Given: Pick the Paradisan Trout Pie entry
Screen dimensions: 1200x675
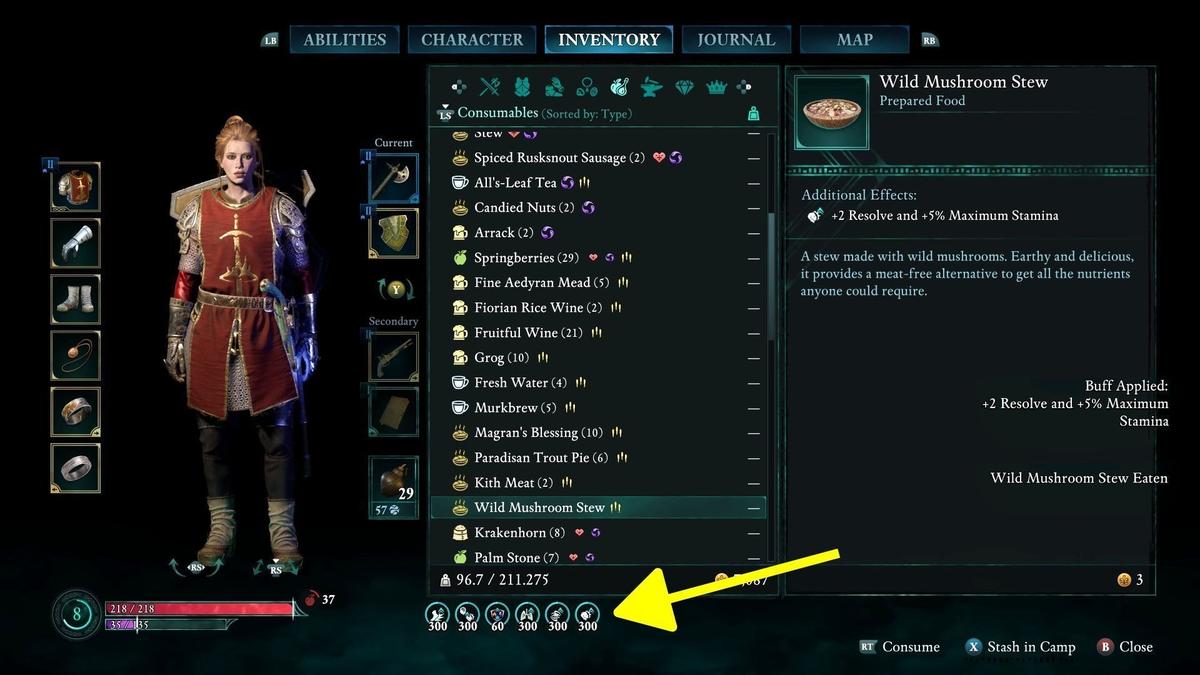Looking at the screenshot, I should [x=534, y=458].
